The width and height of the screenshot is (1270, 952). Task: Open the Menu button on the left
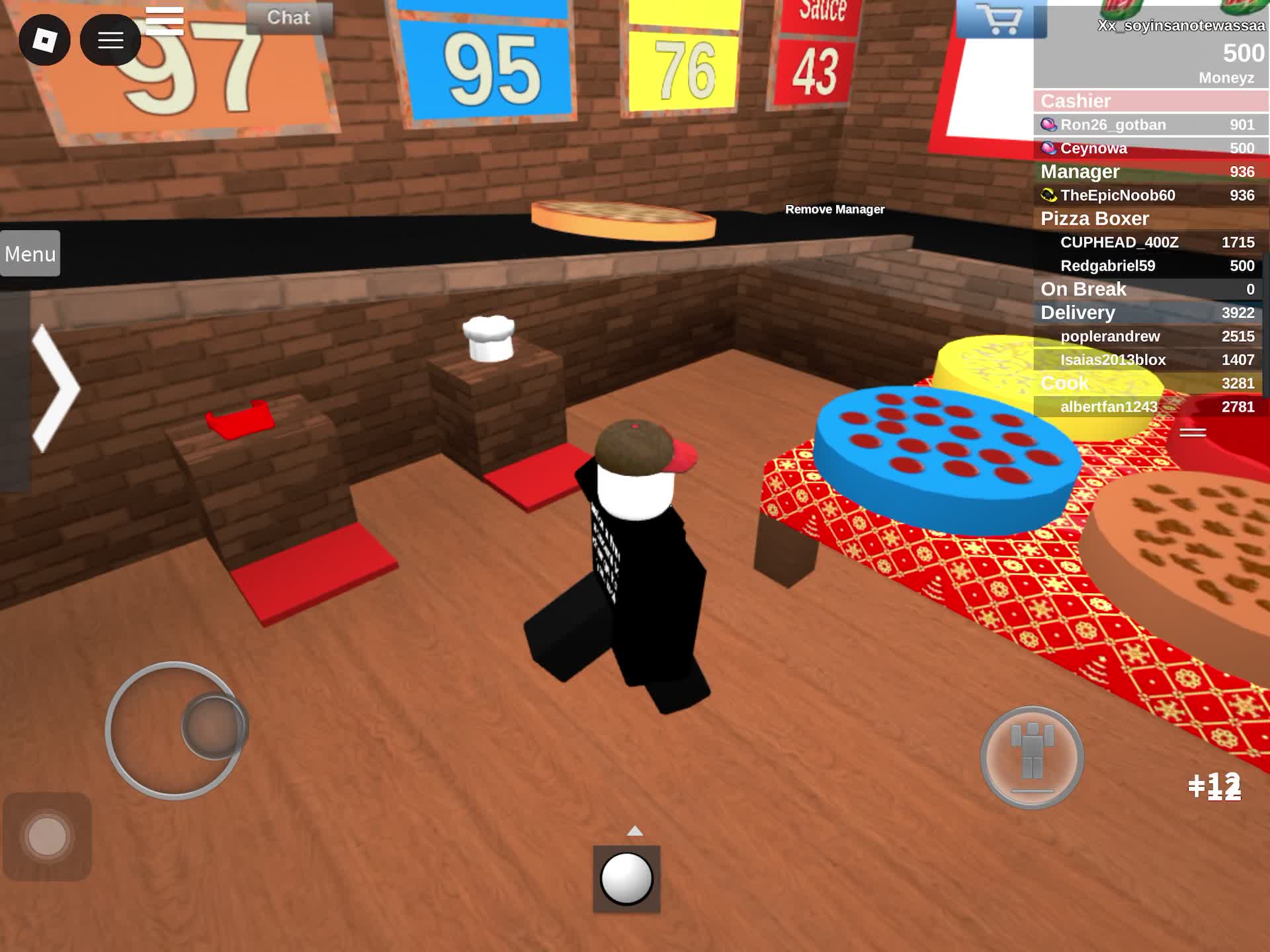click(x=29, y=254)
